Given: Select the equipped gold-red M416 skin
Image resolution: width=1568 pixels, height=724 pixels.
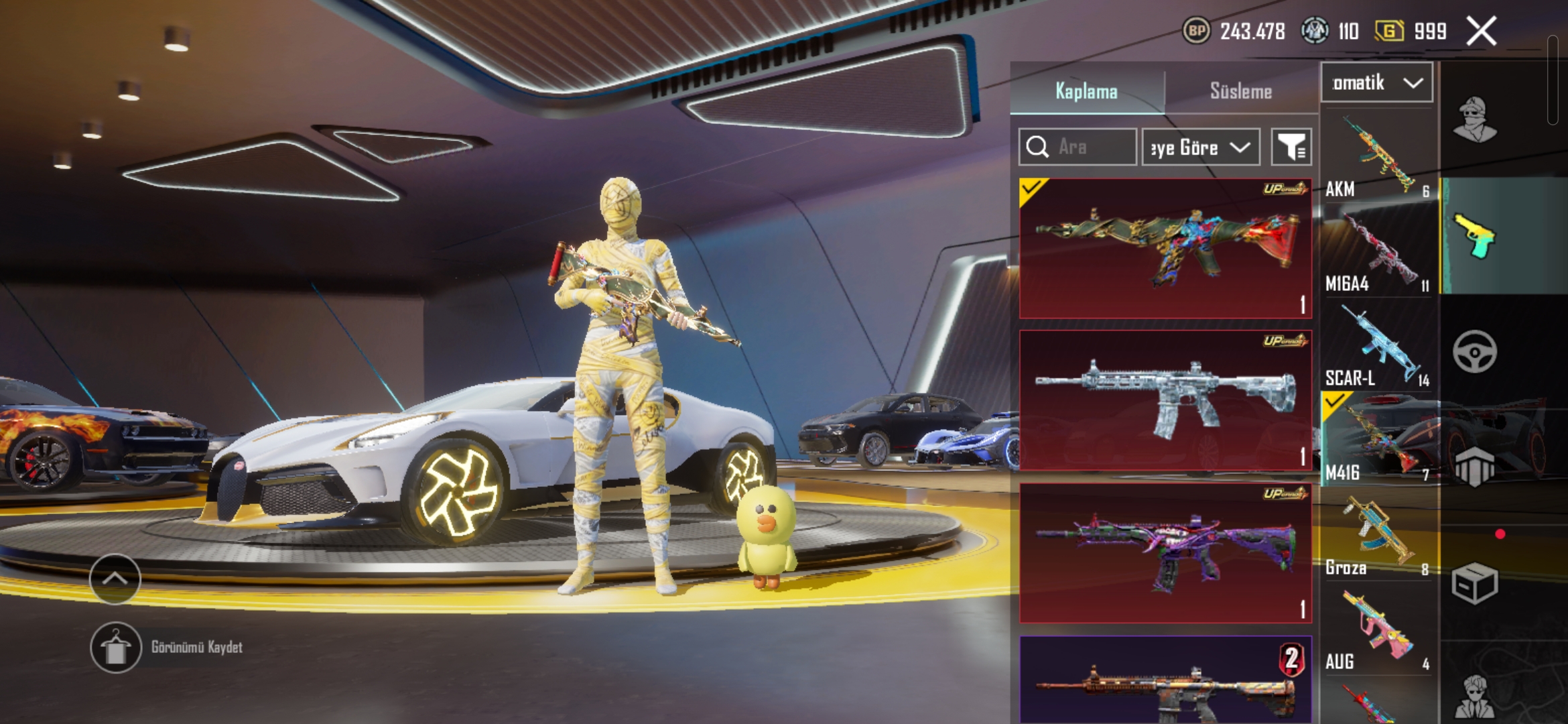Looking at the screenshot, I should (1165, 249).
